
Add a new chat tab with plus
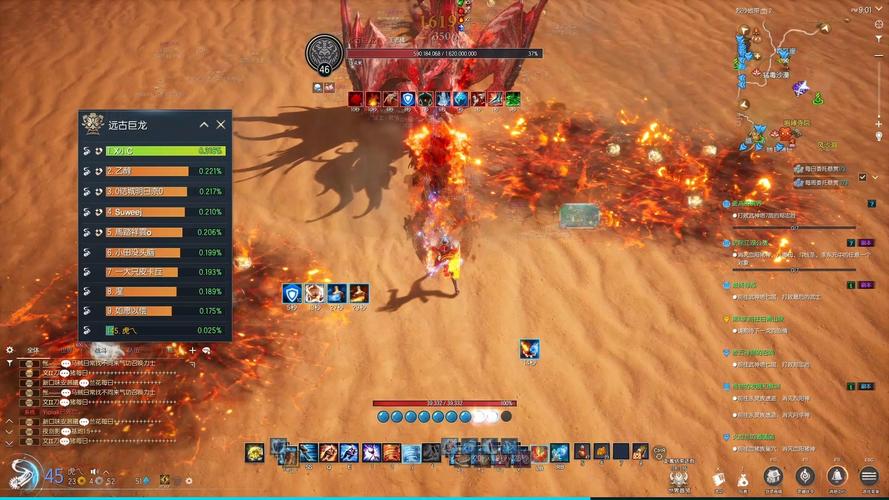click(x=193, y=350)
